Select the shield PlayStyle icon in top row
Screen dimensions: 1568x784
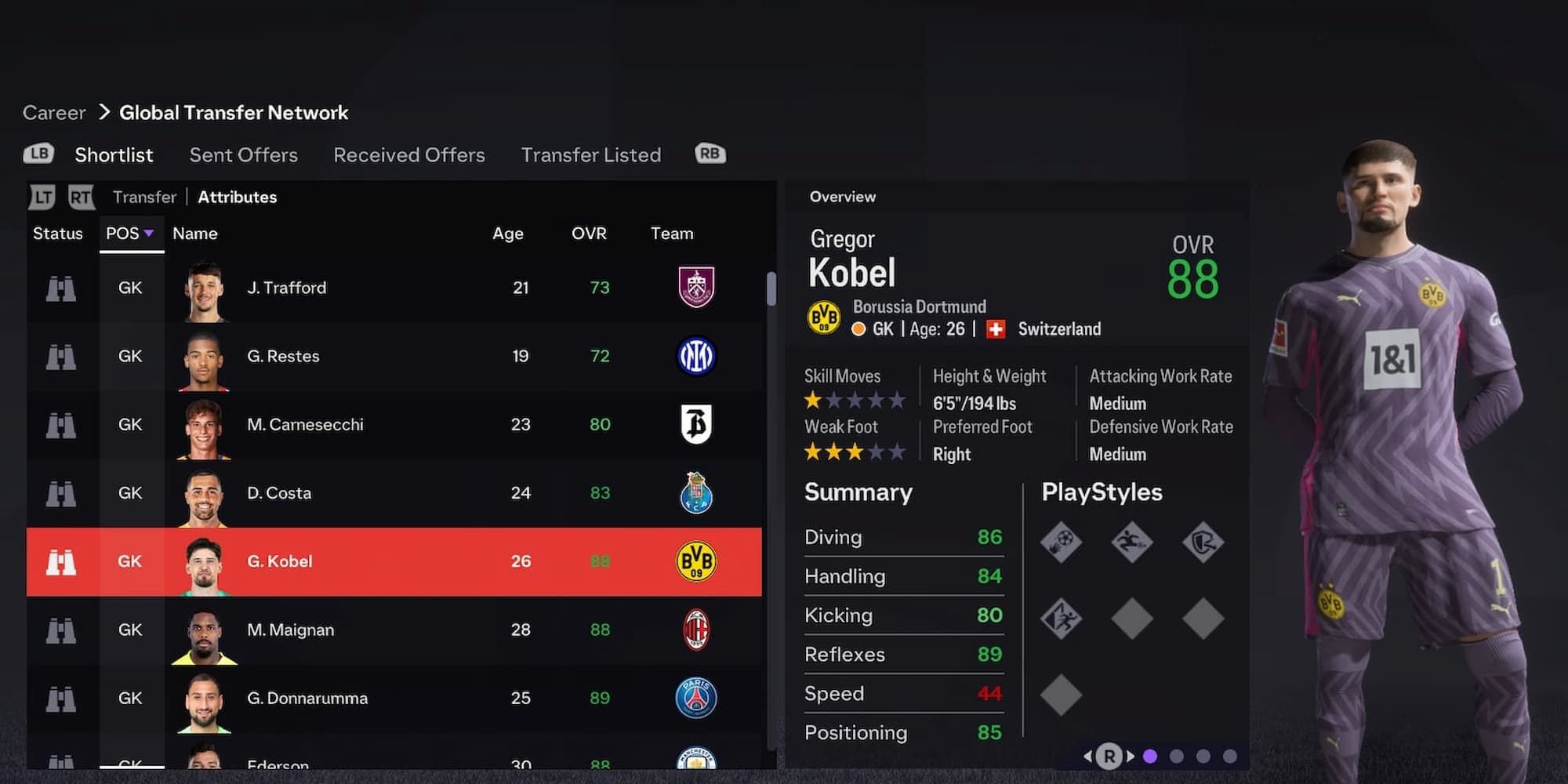[x=1202, y=543]
